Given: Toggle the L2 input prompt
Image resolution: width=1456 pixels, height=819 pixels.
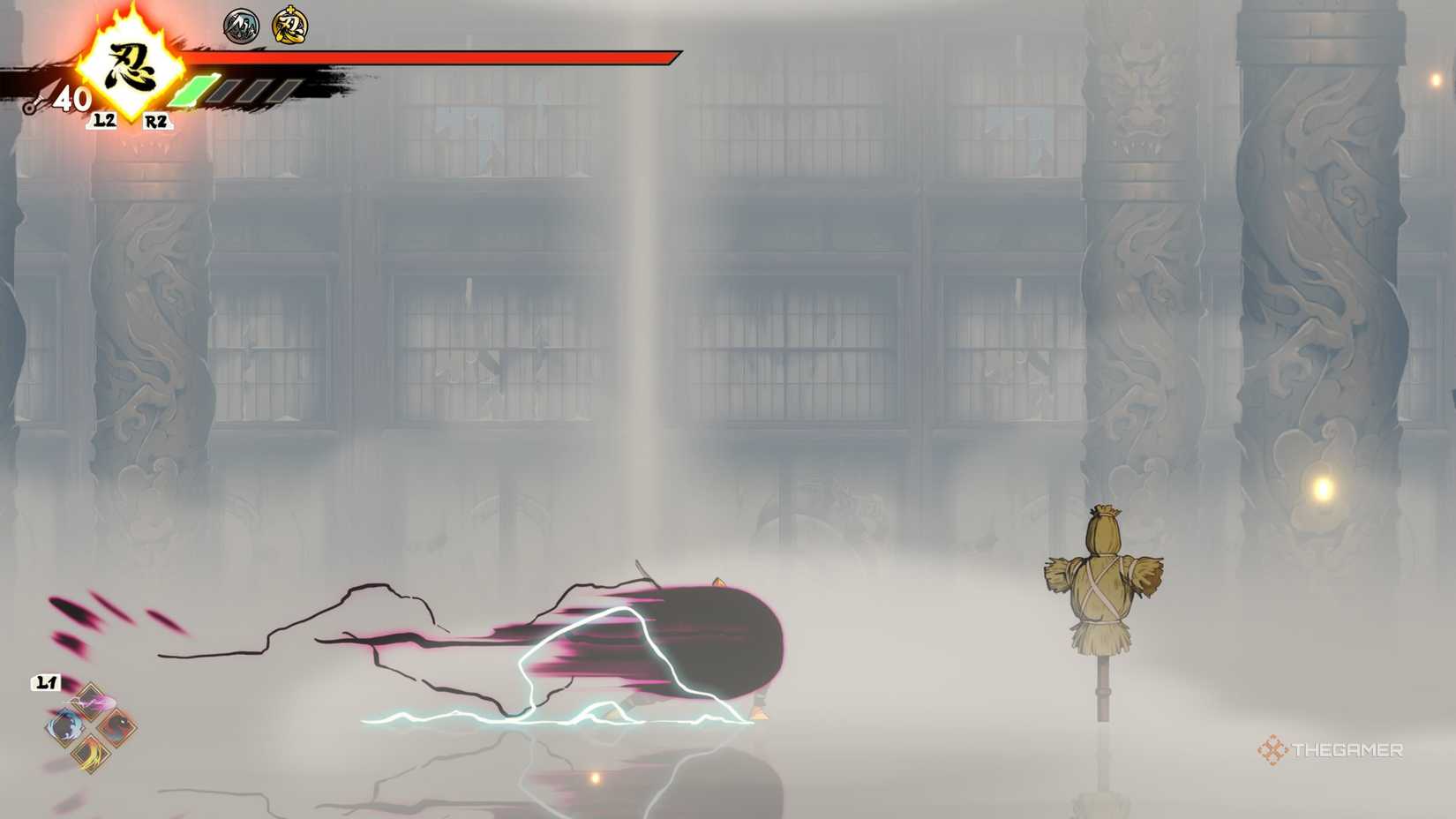Looking at the screenshot, I should click(103, 121).
